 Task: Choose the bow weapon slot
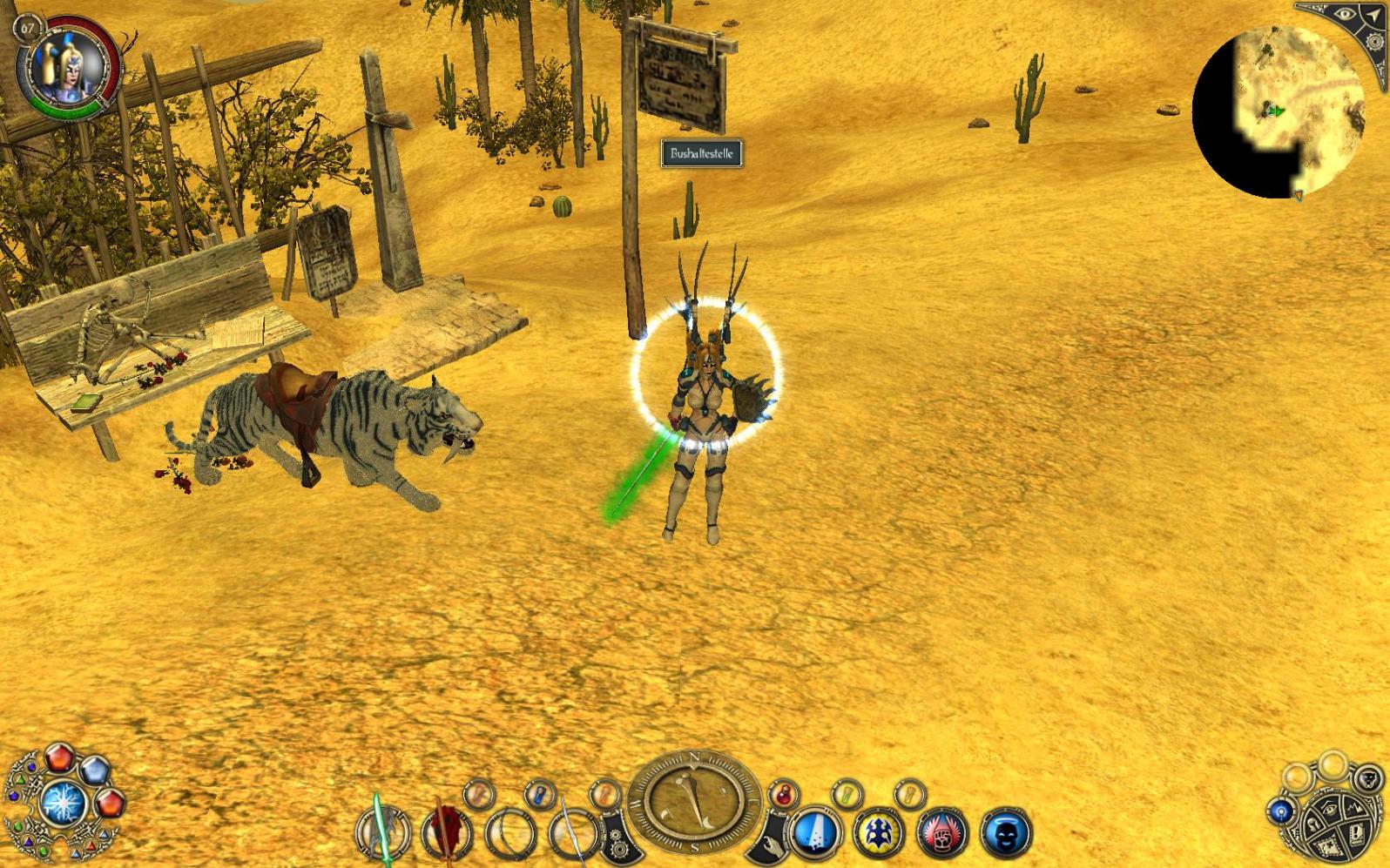click(509, 832)
